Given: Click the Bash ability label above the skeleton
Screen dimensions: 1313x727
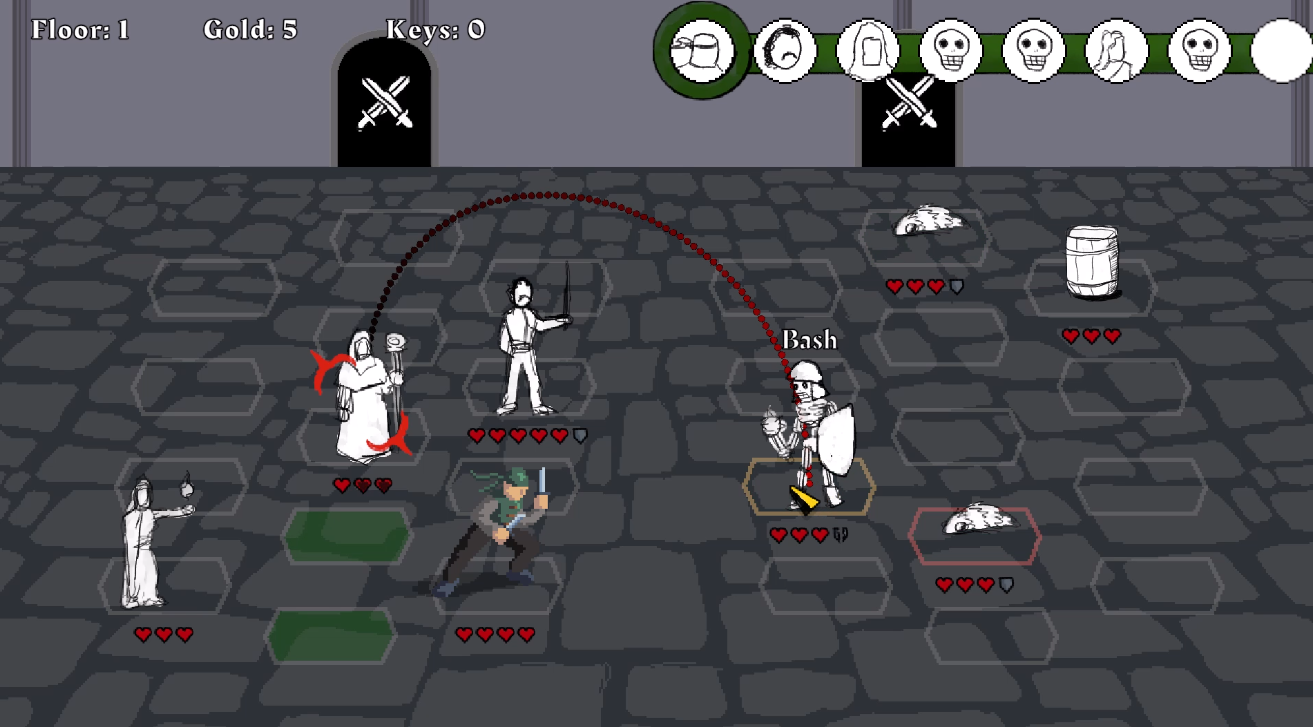Looking at the screenshot, I should point(810,340).
